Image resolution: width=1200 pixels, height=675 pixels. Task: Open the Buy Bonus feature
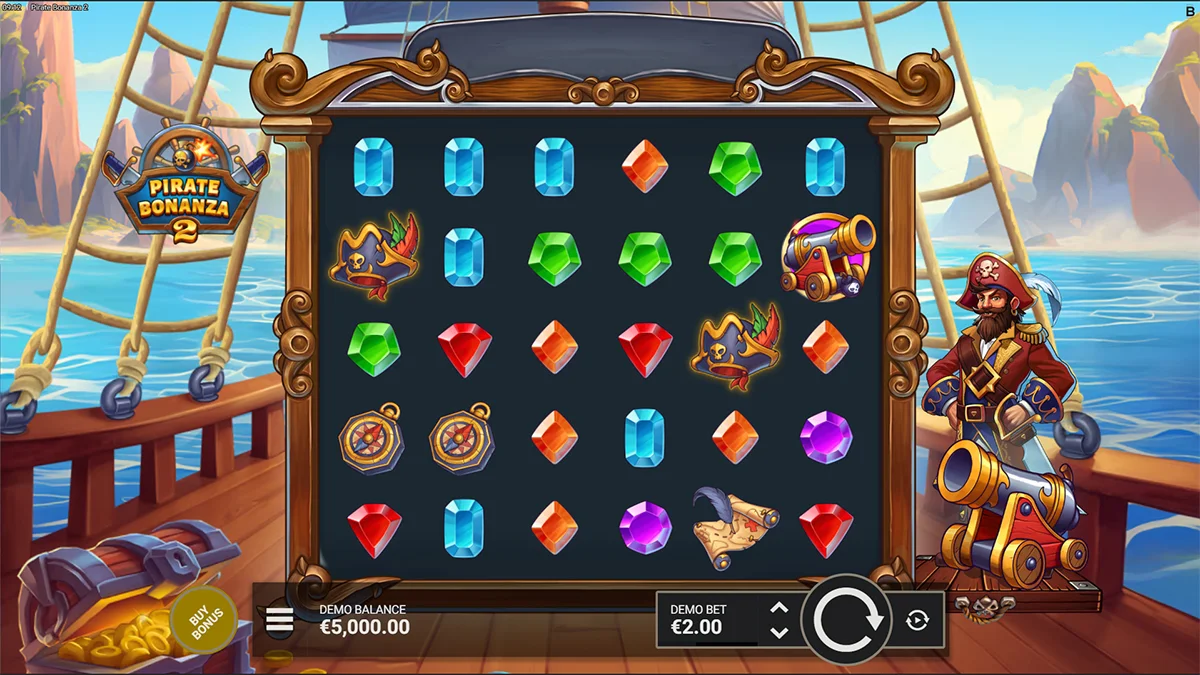203,620
